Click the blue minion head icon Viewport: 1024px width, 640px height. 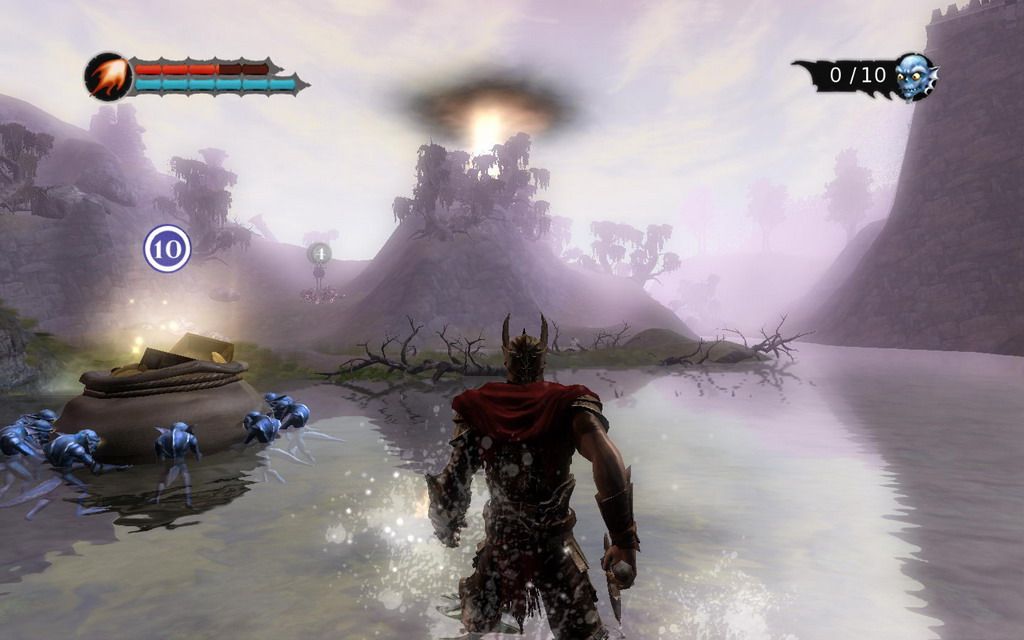point(914,77)
